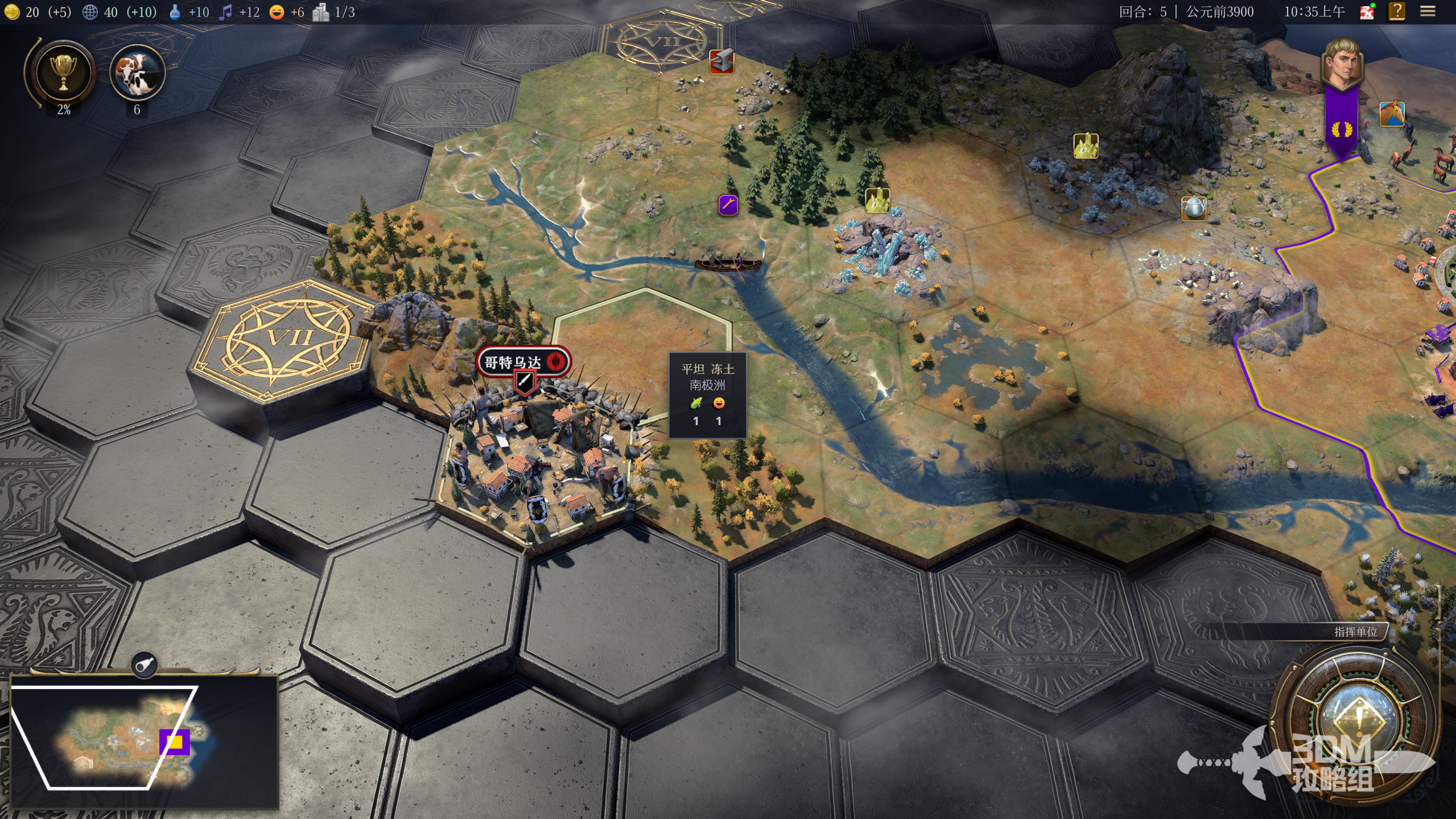
Task: Show the gold treasury details
Action: [x=13, y=12]
